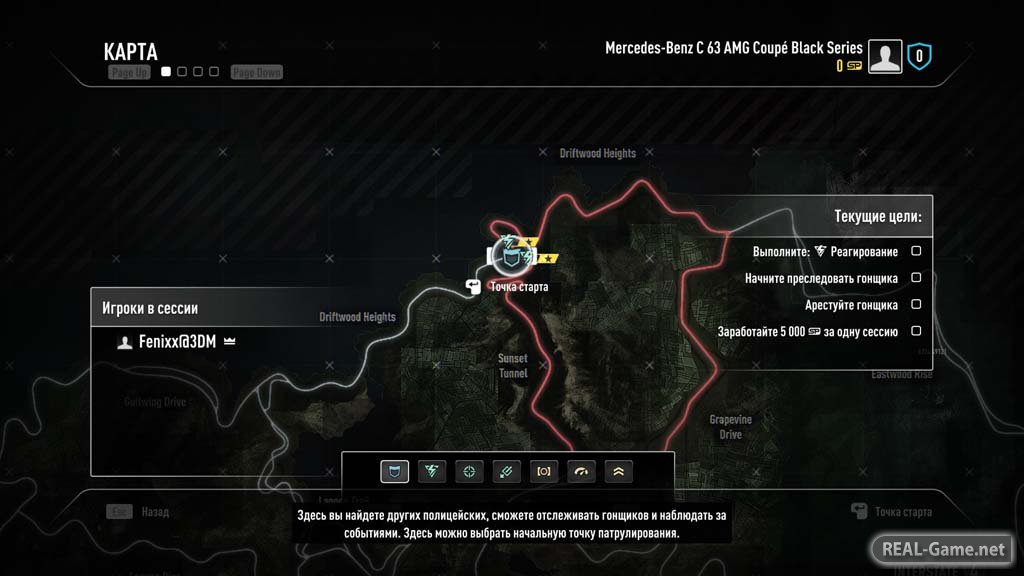The height and width of the screenshot is (576, 1024).
Task: Click the Начните преследовать гонщика objective
Action: click(x=821, y=278)
